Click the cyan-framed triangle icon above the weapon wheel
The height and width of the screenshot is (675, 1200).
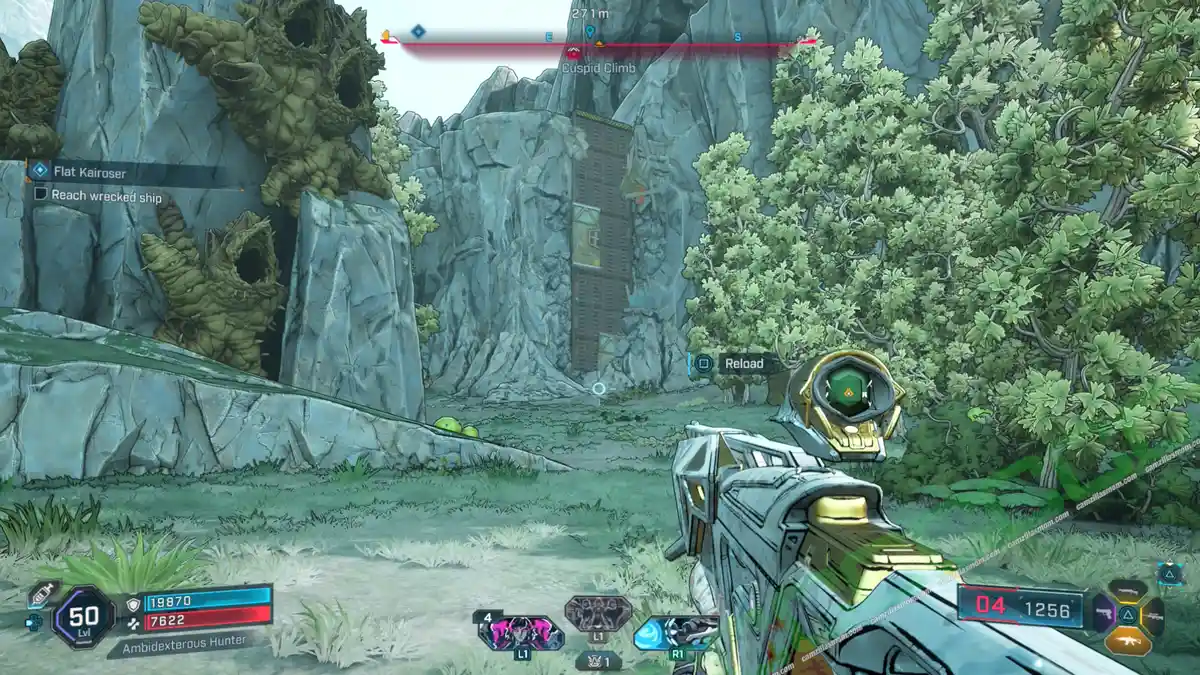click(x=1170, y=573)
